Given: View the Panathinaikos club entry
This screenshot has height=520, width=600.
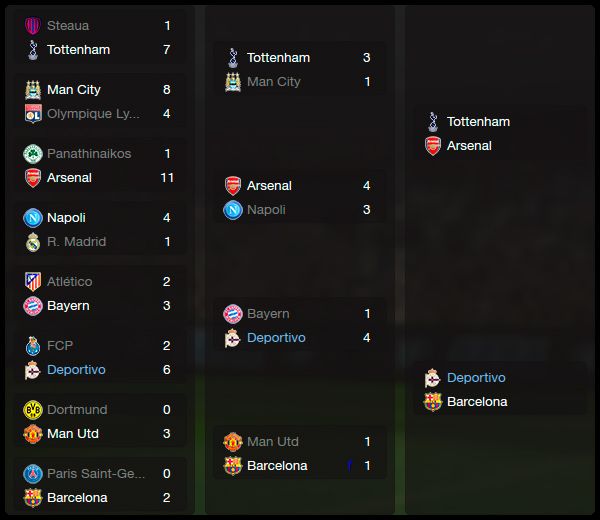Looking at the screenshot, I should pyautogui.click(x=89, y=154).
